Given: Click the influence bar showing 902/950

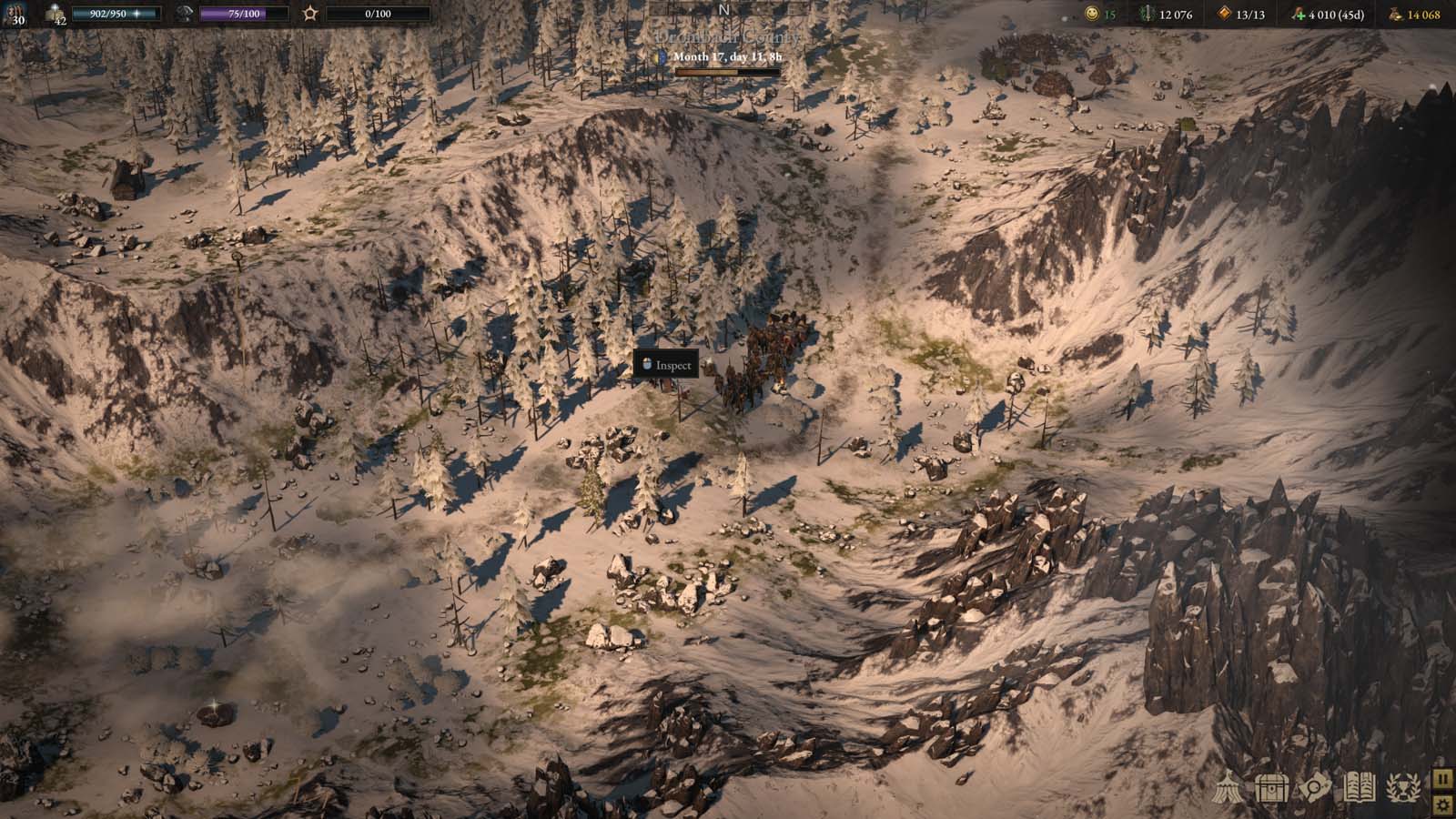Looking at the screenshot, I should 114,14.
